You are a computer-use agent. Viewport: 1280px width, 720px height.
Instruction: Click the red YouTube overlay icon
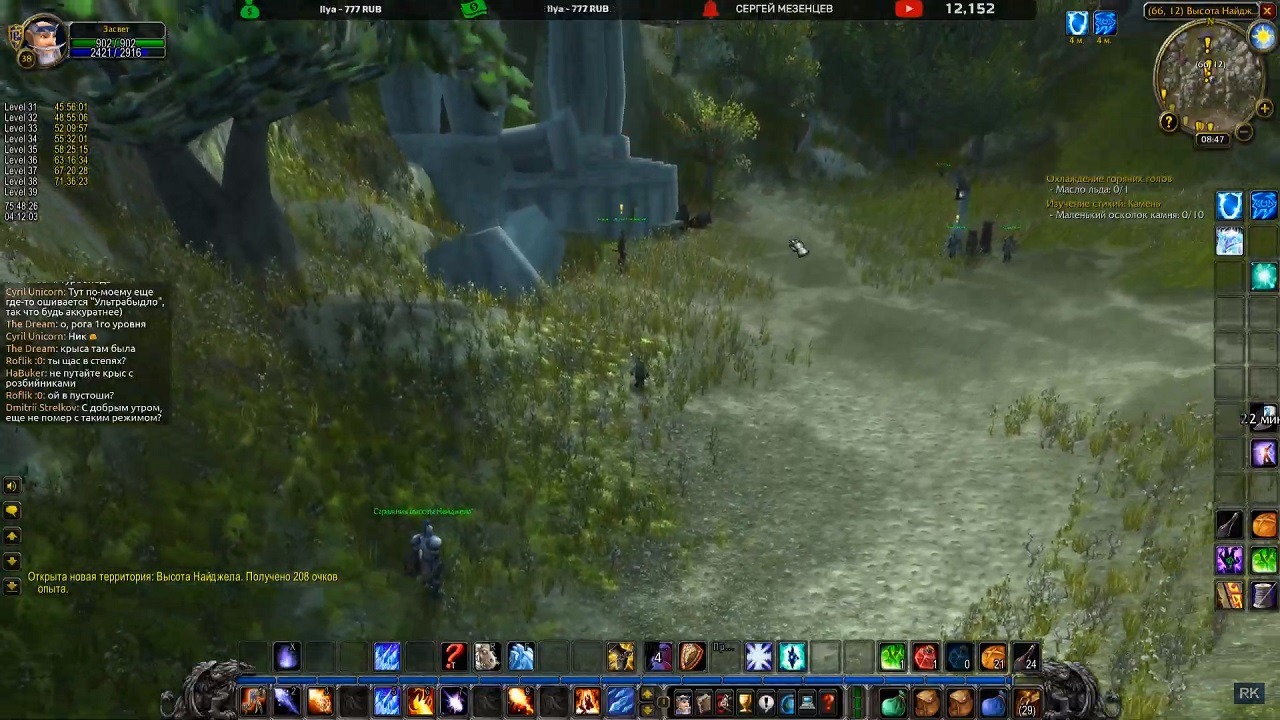pyautogui.click(x=908, y=9)
